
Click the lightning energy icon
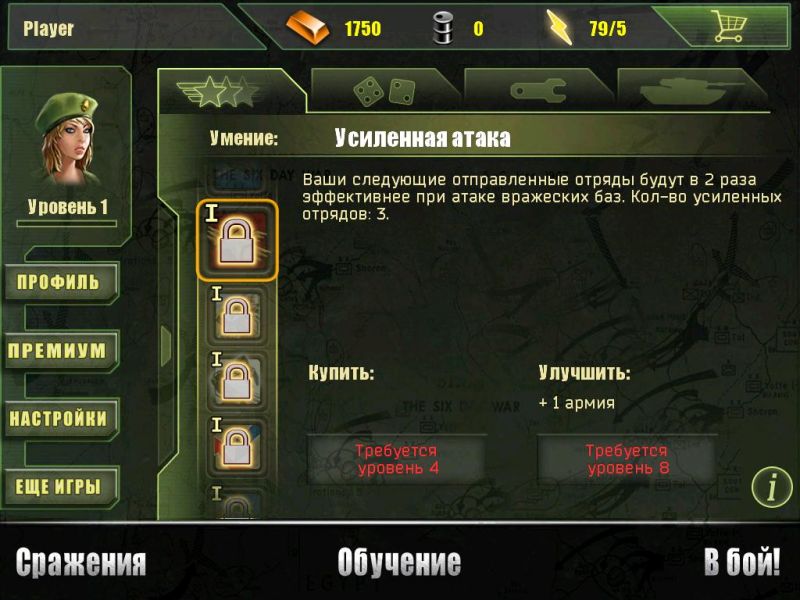[561, 28]
